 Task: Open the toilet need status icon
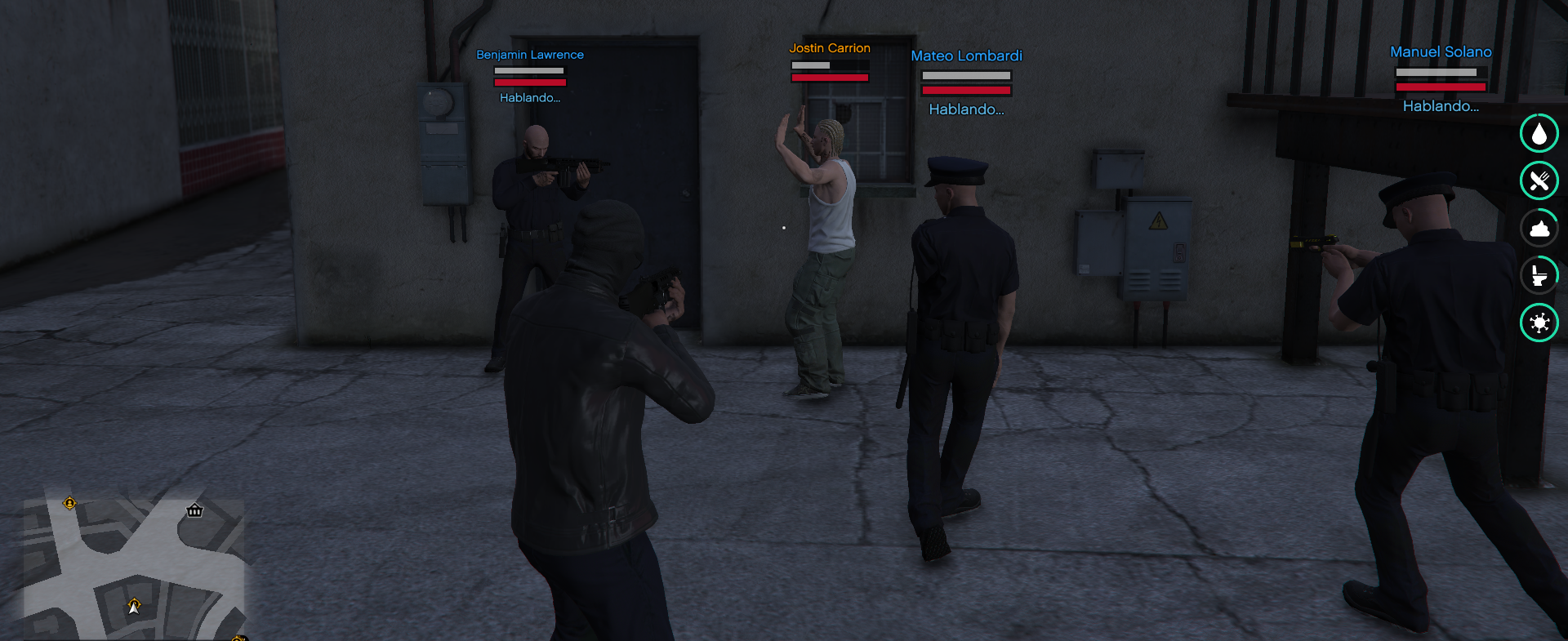coord(1539,275)
